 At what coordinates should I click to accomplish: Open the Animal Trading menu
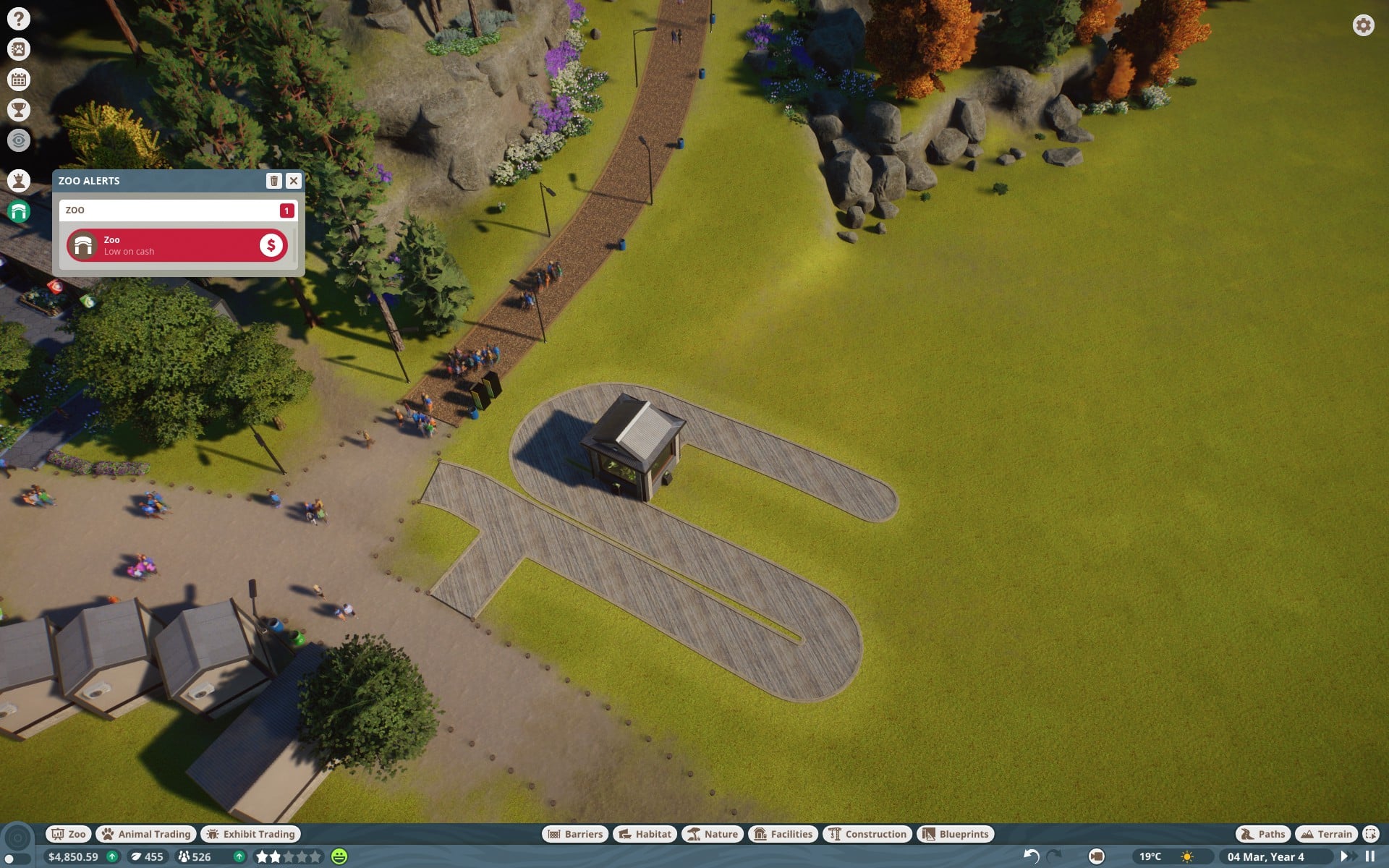pos(146,834)
